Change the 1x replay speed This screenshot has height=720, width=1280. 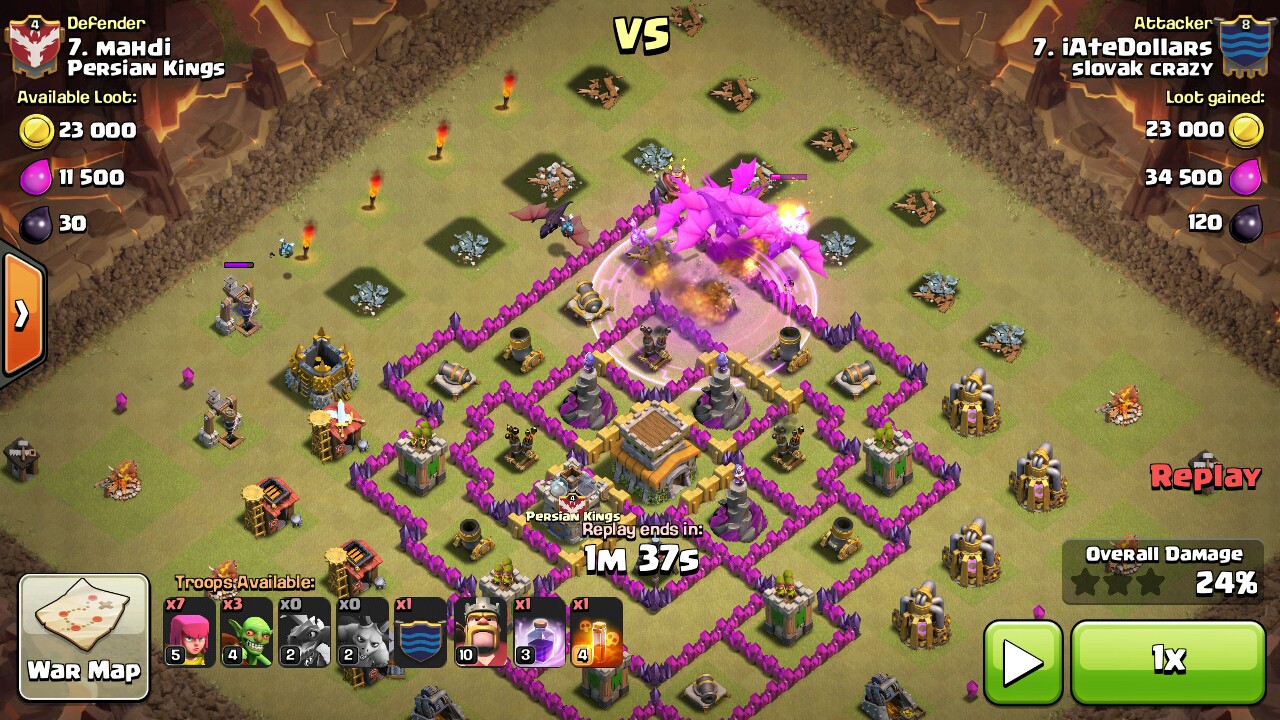(1168, 661)
